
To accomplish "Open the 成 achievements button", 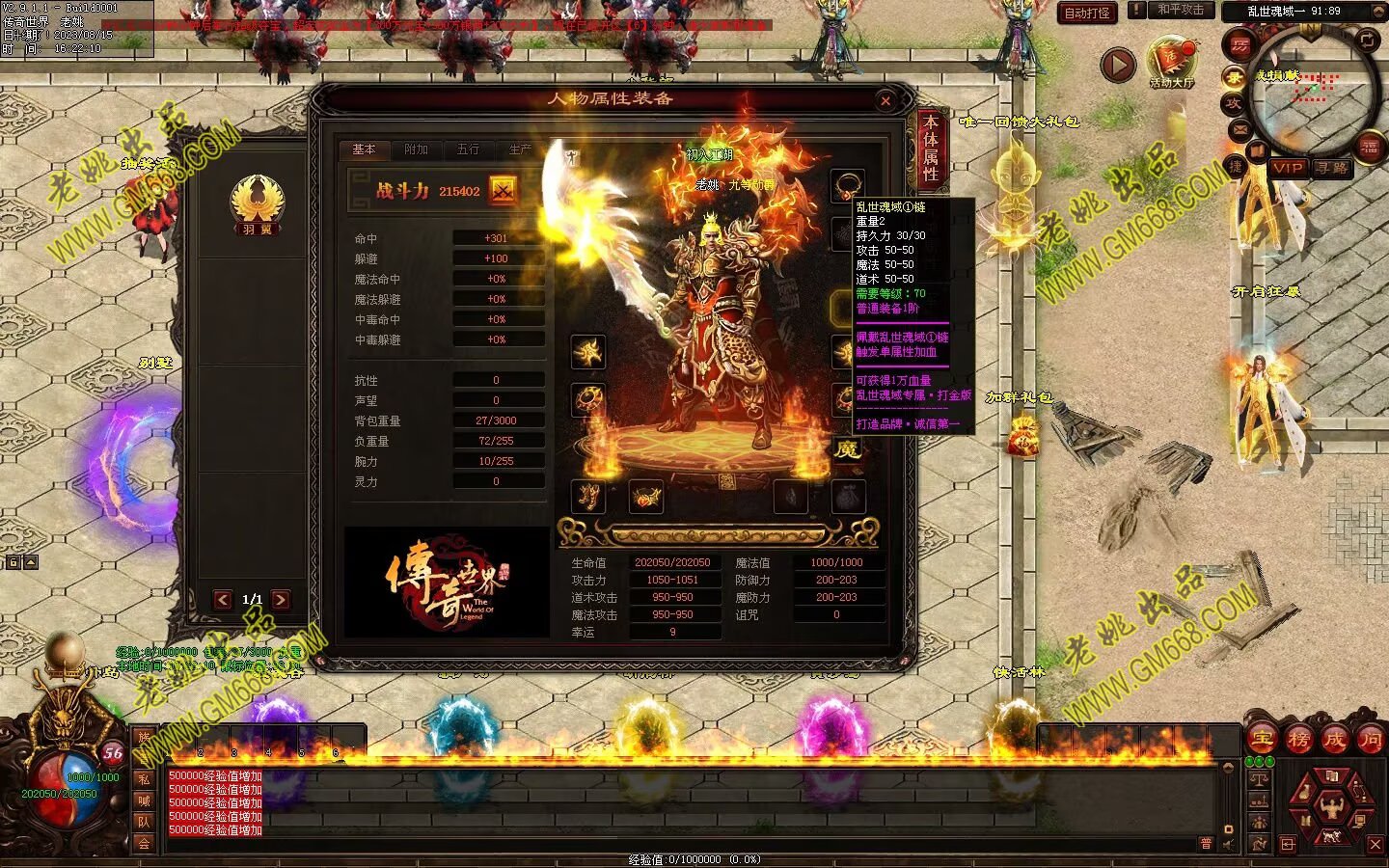I will (1334, 740).
